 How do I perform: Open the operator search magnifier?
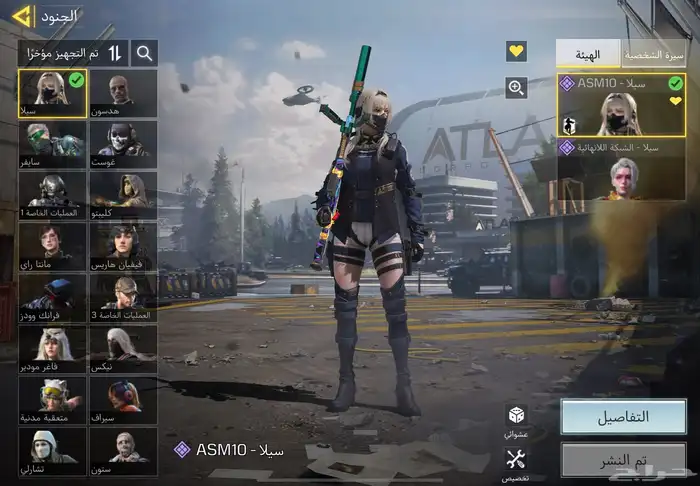(x=144, y=53)
